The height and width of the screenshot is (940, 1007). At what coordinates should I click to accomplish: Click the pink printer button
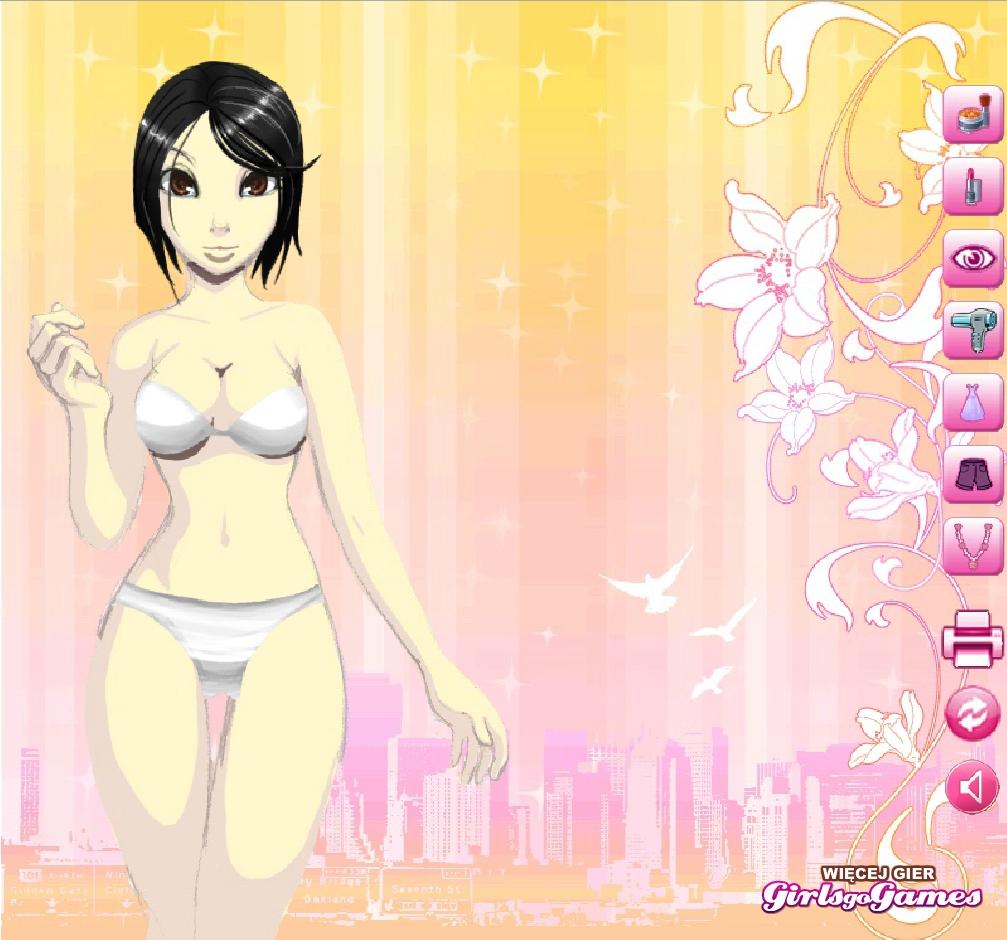pos(972,638)
